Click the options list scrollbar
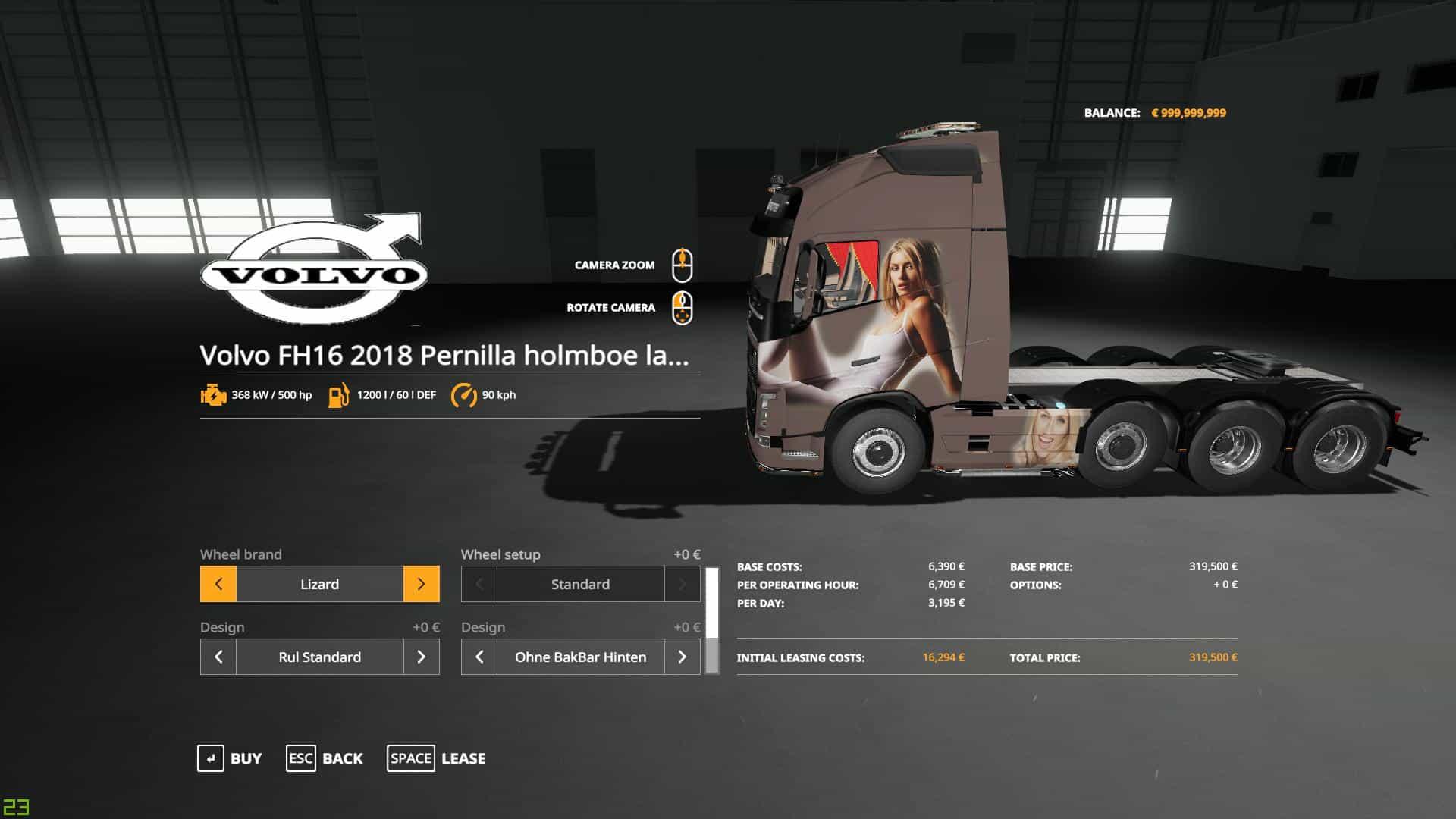This screenshot has height=819, width=1456. [x=712, y=620]
